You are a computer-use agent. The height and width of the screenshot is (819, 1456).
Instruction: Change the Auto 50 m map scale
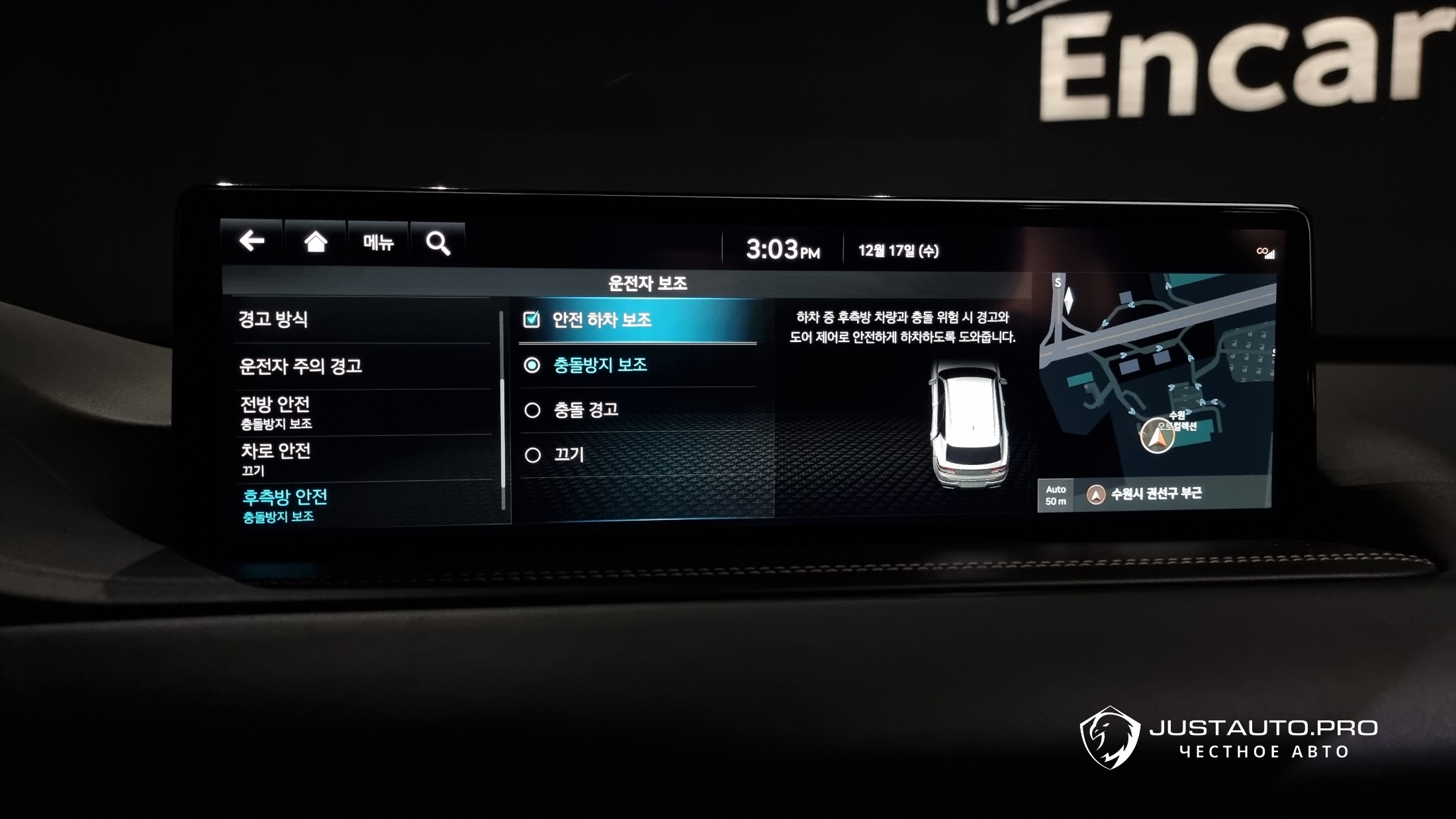pos(1056,495)
